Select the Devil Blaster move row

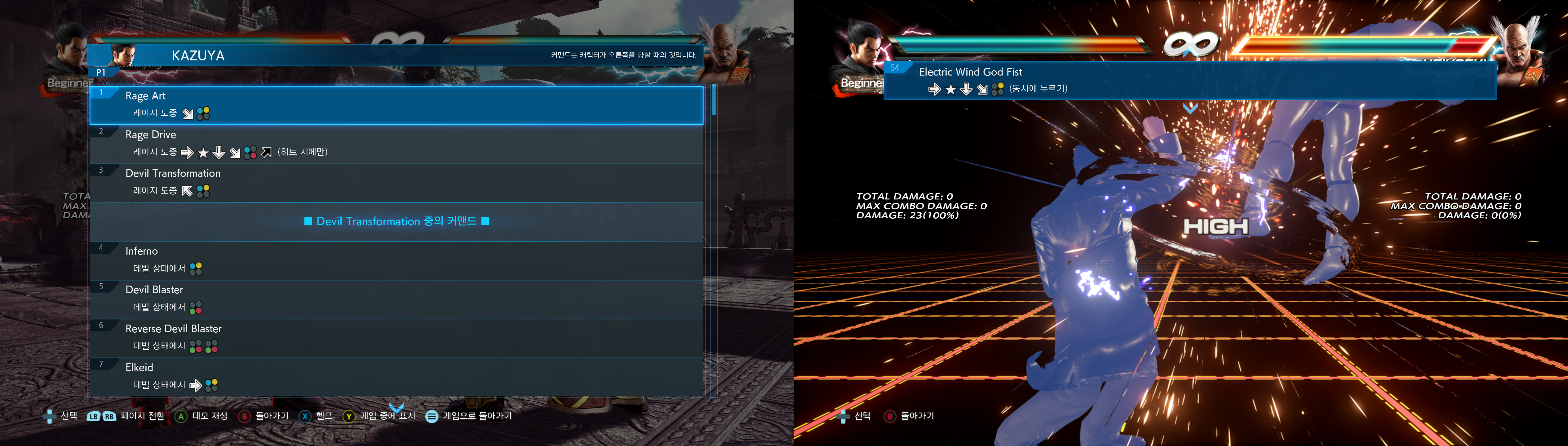tap(396, 300)
